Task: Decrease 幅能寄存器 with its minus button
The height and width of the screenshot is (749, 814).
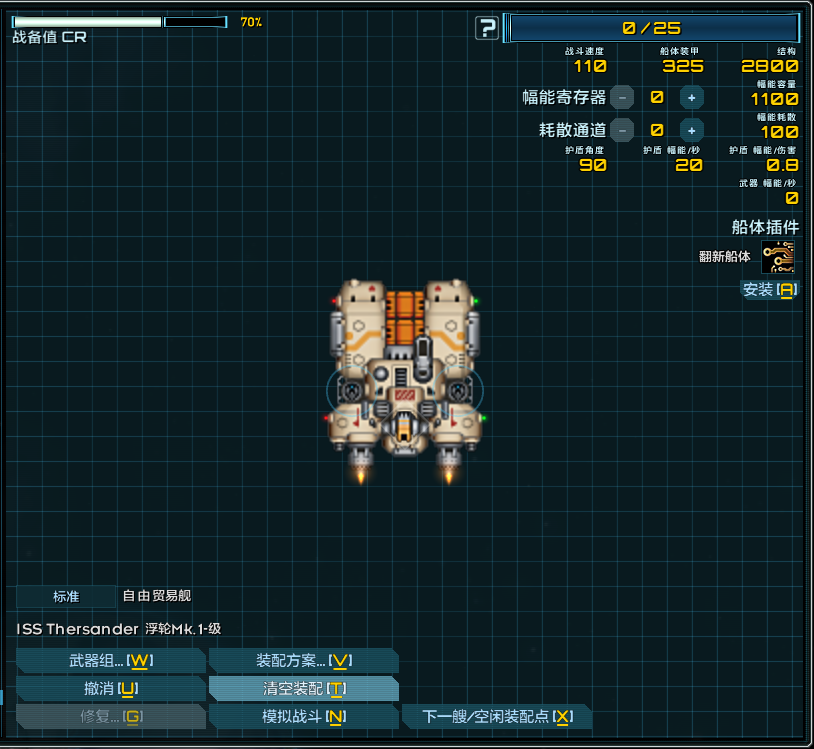Action: (x=622, y=97)
